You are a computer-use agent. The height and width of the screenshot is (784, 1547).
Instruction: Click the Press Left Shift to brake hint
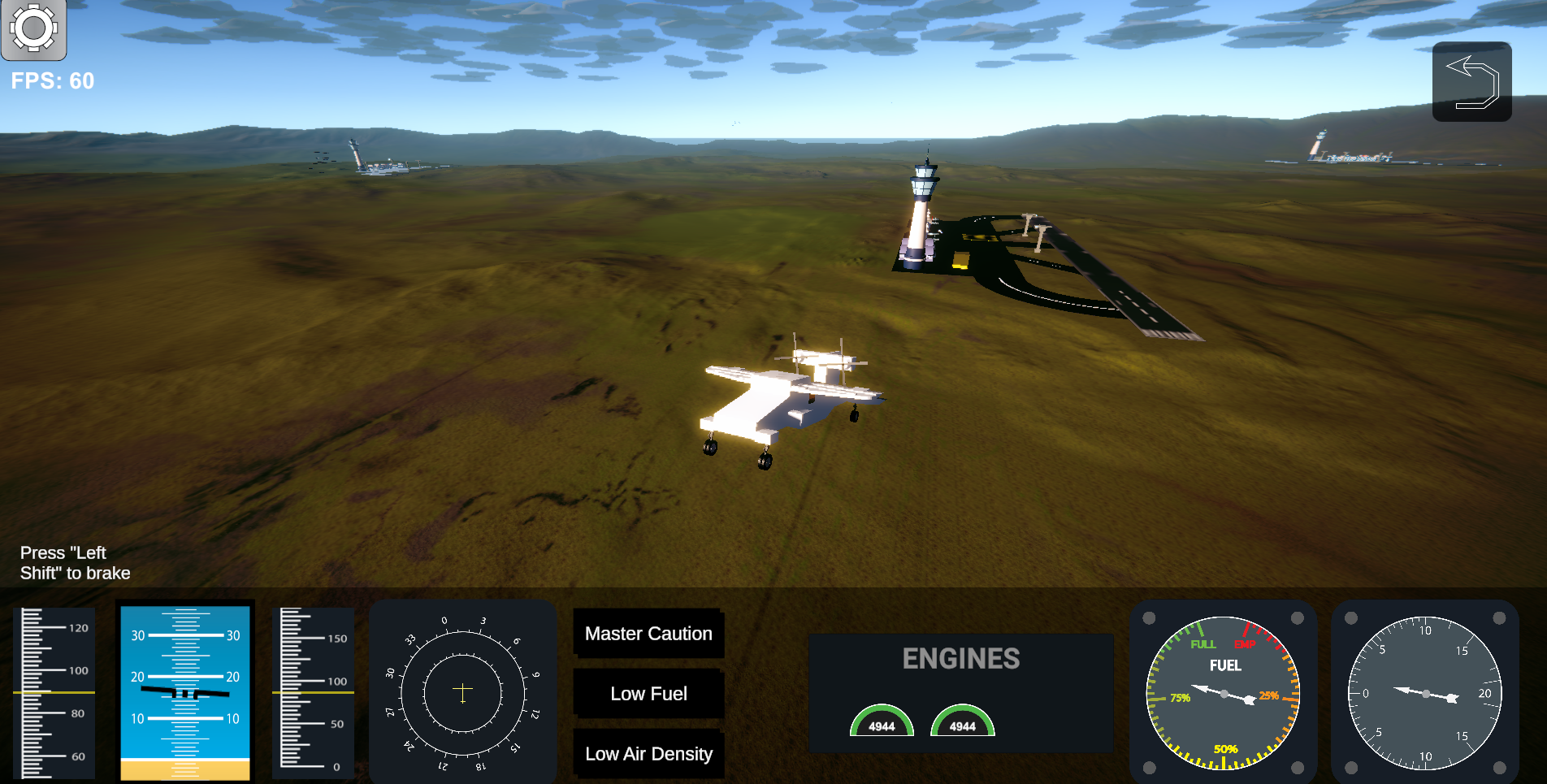coord(76,562)
